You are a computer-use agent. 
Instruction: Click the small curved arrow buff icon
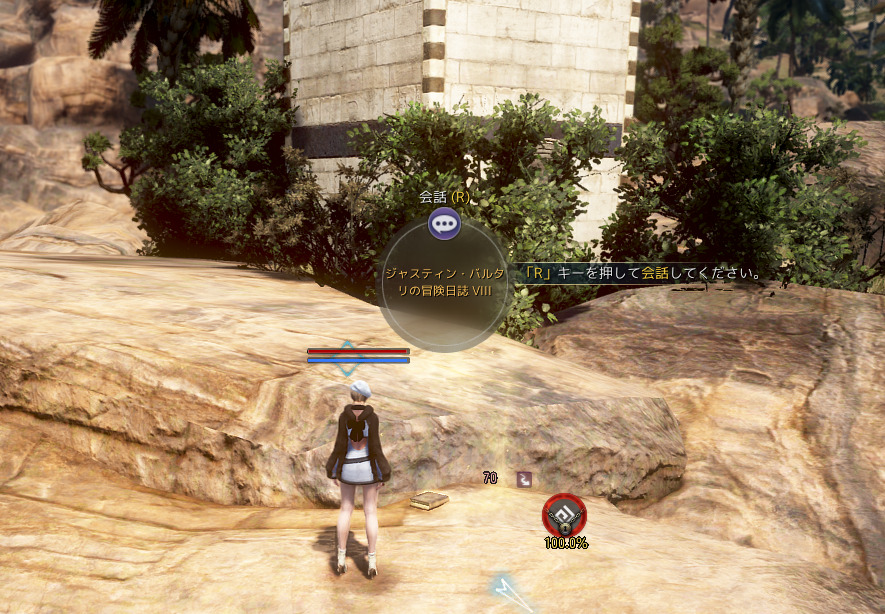tap(524, 480)
